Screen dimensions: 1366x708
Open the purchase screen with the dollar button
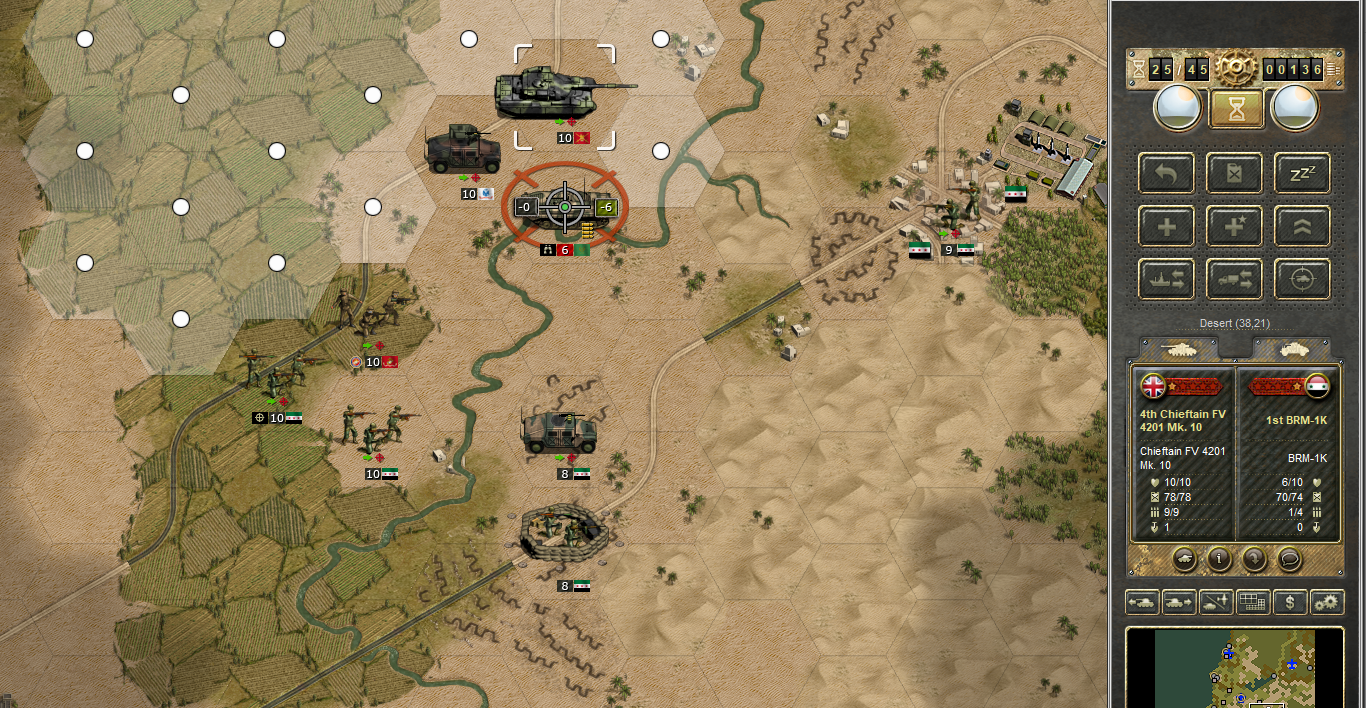[1291, 602]
